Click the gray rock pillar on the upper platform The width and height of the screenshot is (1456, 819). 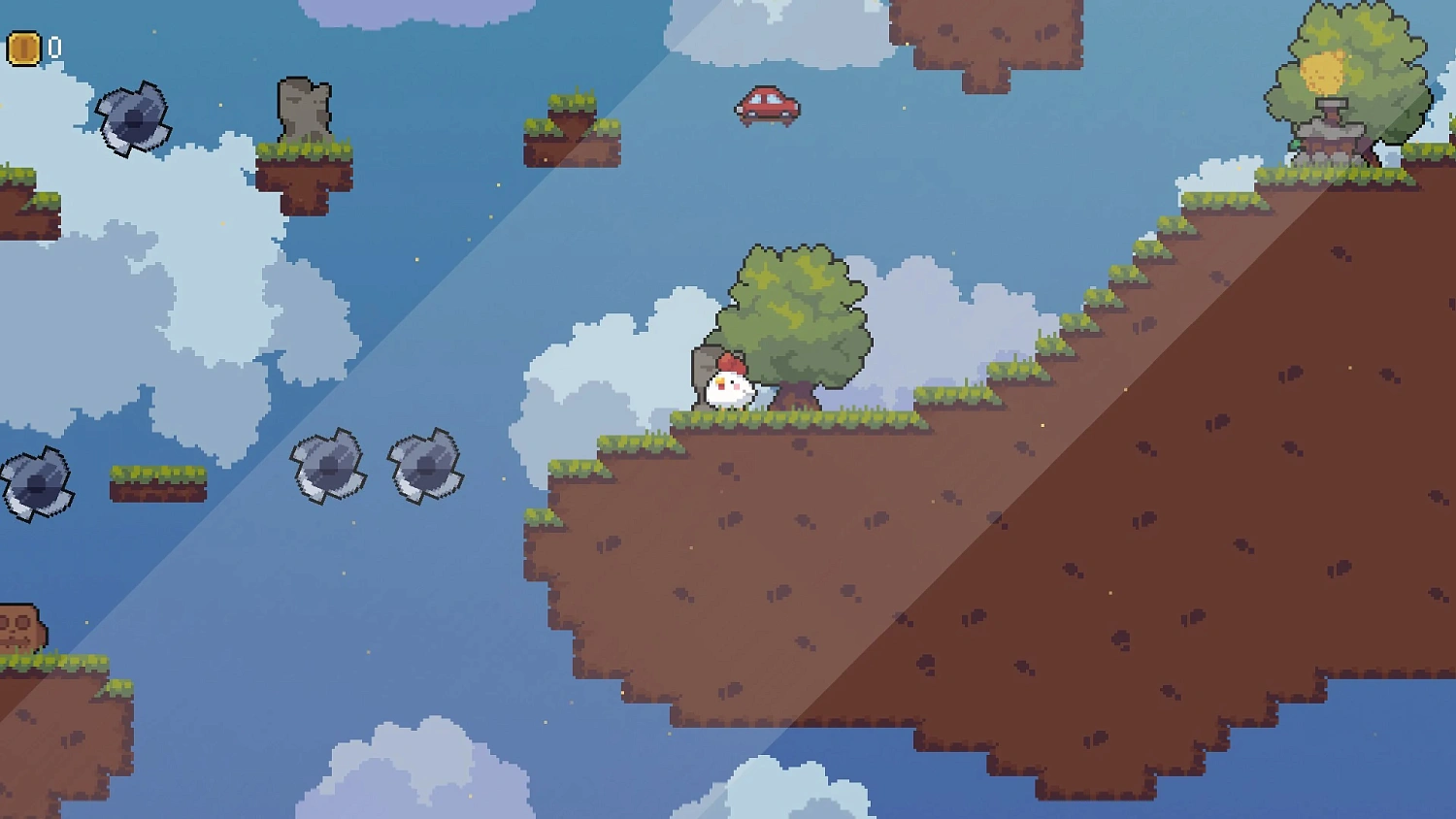(305, 112)
